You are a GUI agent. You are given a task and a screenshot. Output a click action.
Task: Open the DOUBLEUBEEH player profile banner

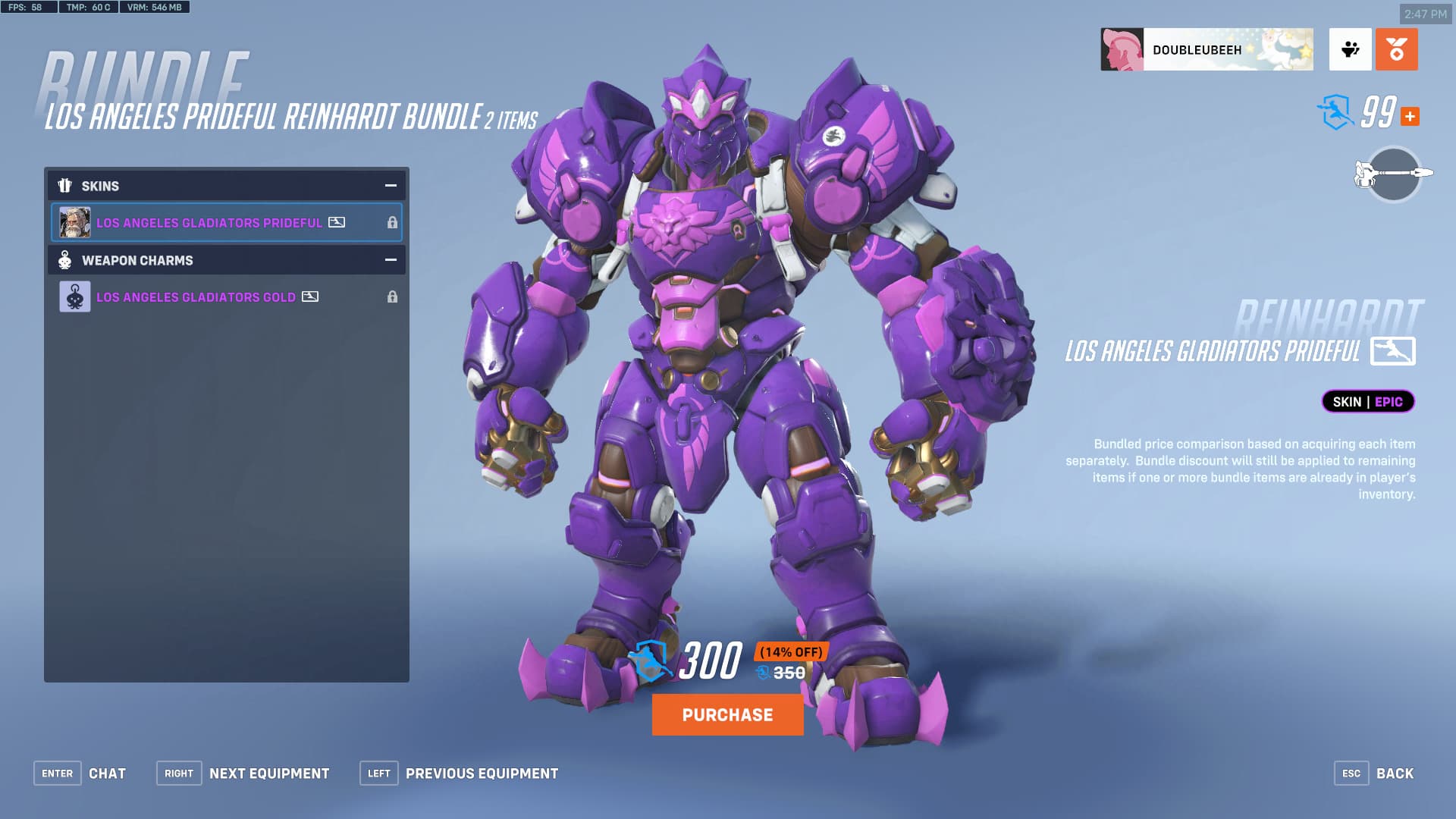pyautogui.click(x=1207, y=50)
